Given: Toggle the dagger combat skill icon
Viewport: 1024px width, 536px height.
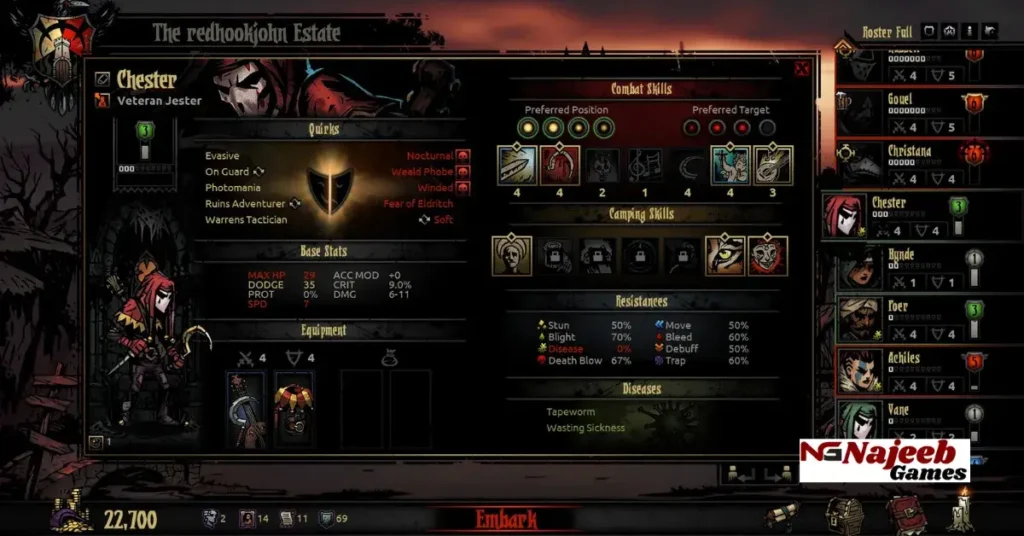Looking at the screenshot, I should (x=517, y=165).
